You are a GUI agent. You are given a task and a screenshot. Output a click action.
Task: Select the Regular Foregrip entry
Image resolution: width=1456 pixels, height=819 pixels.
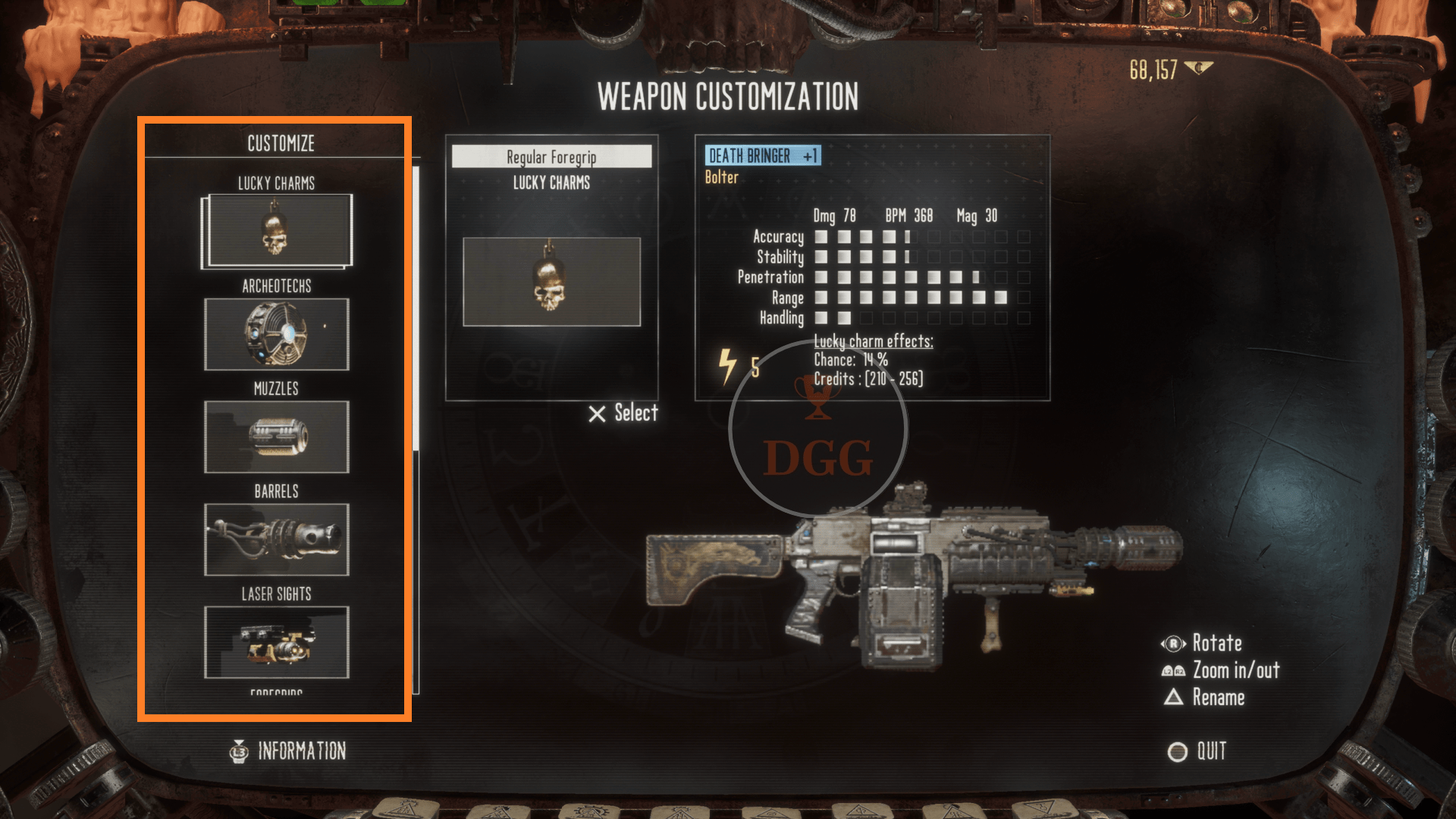point(551,157)
